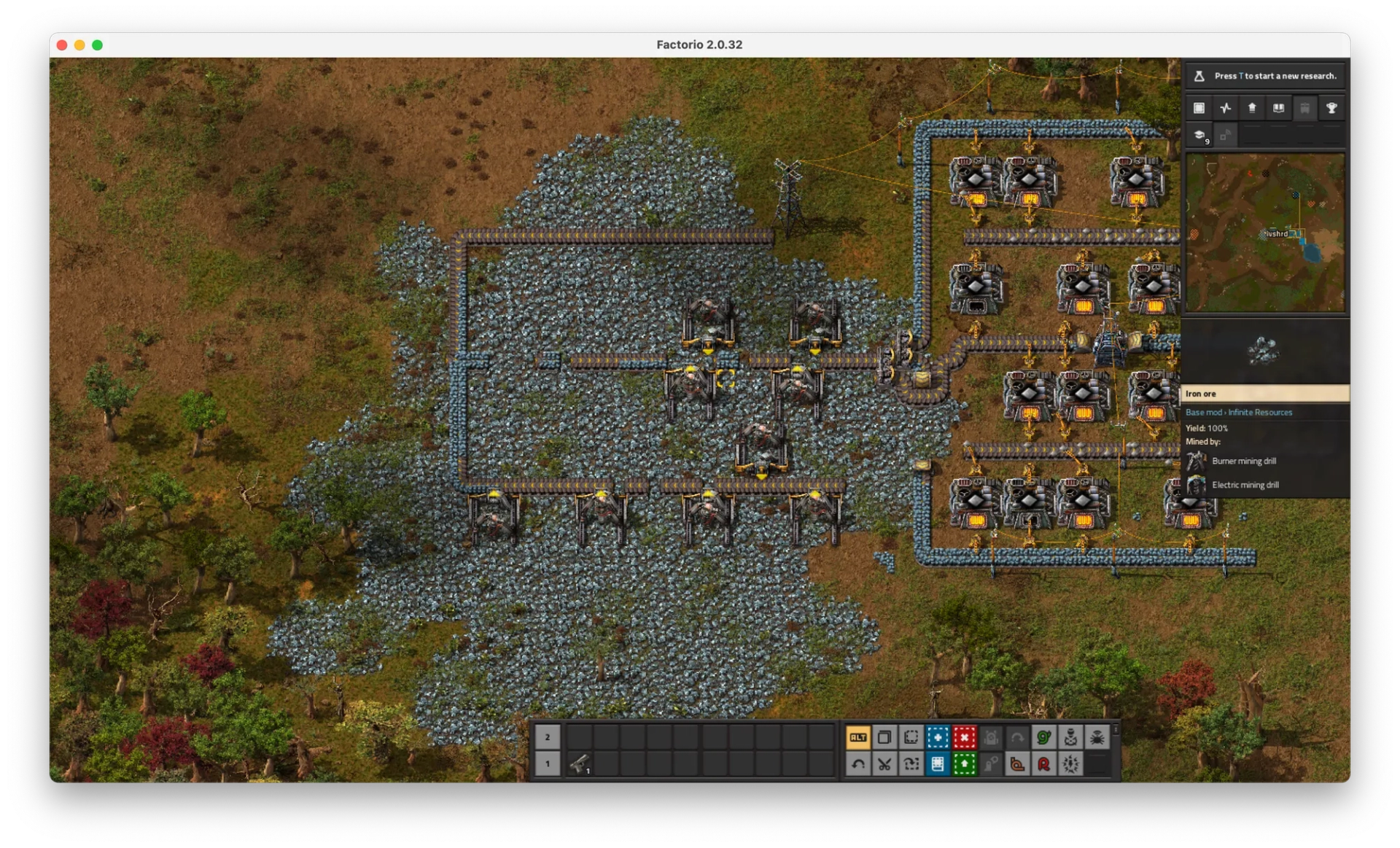
Task: Show production statistics with the pulse icon
Action: [x=1226, y=109]
